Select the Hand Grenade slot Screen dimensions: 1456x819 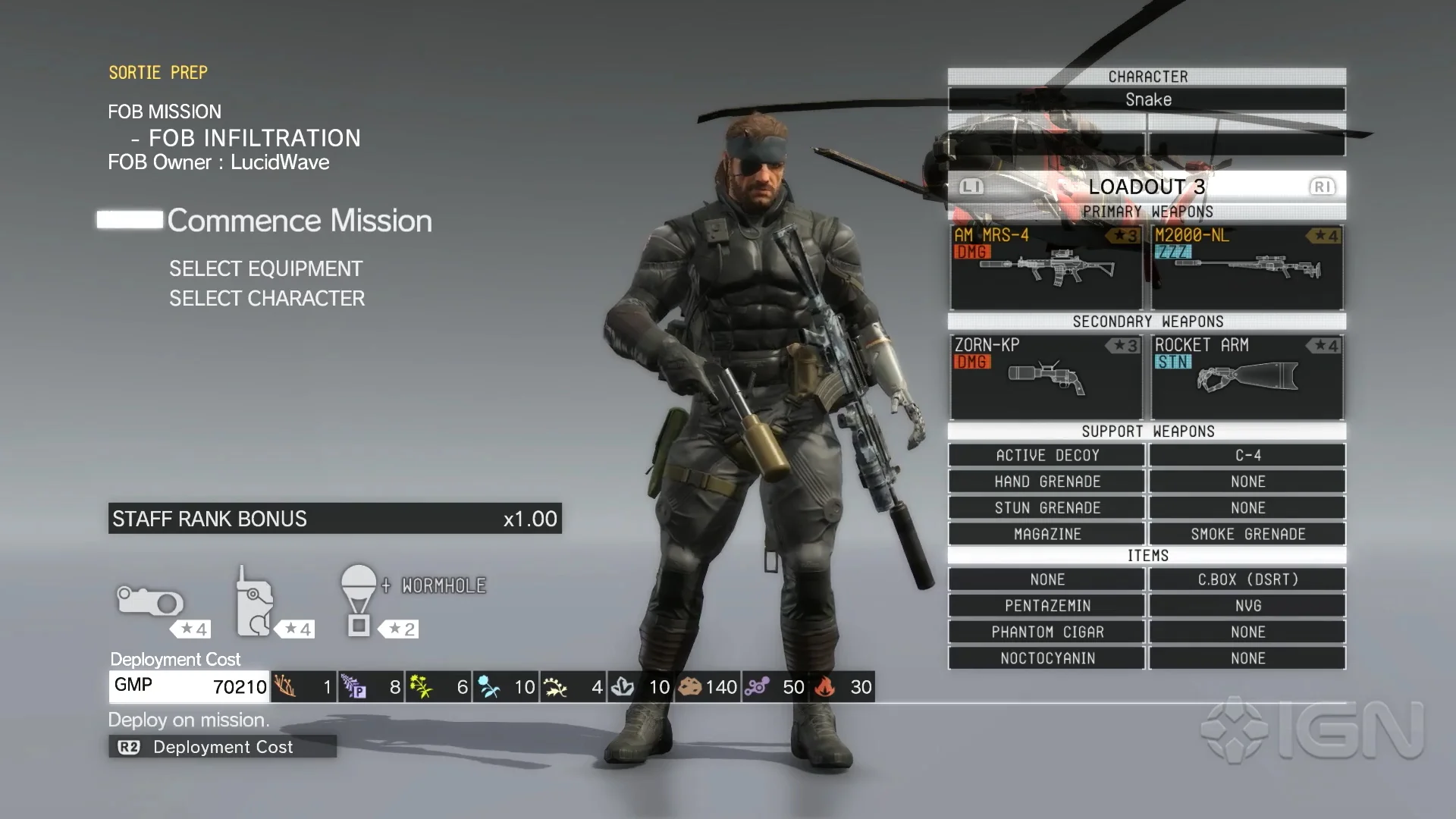pos(1046,482)
